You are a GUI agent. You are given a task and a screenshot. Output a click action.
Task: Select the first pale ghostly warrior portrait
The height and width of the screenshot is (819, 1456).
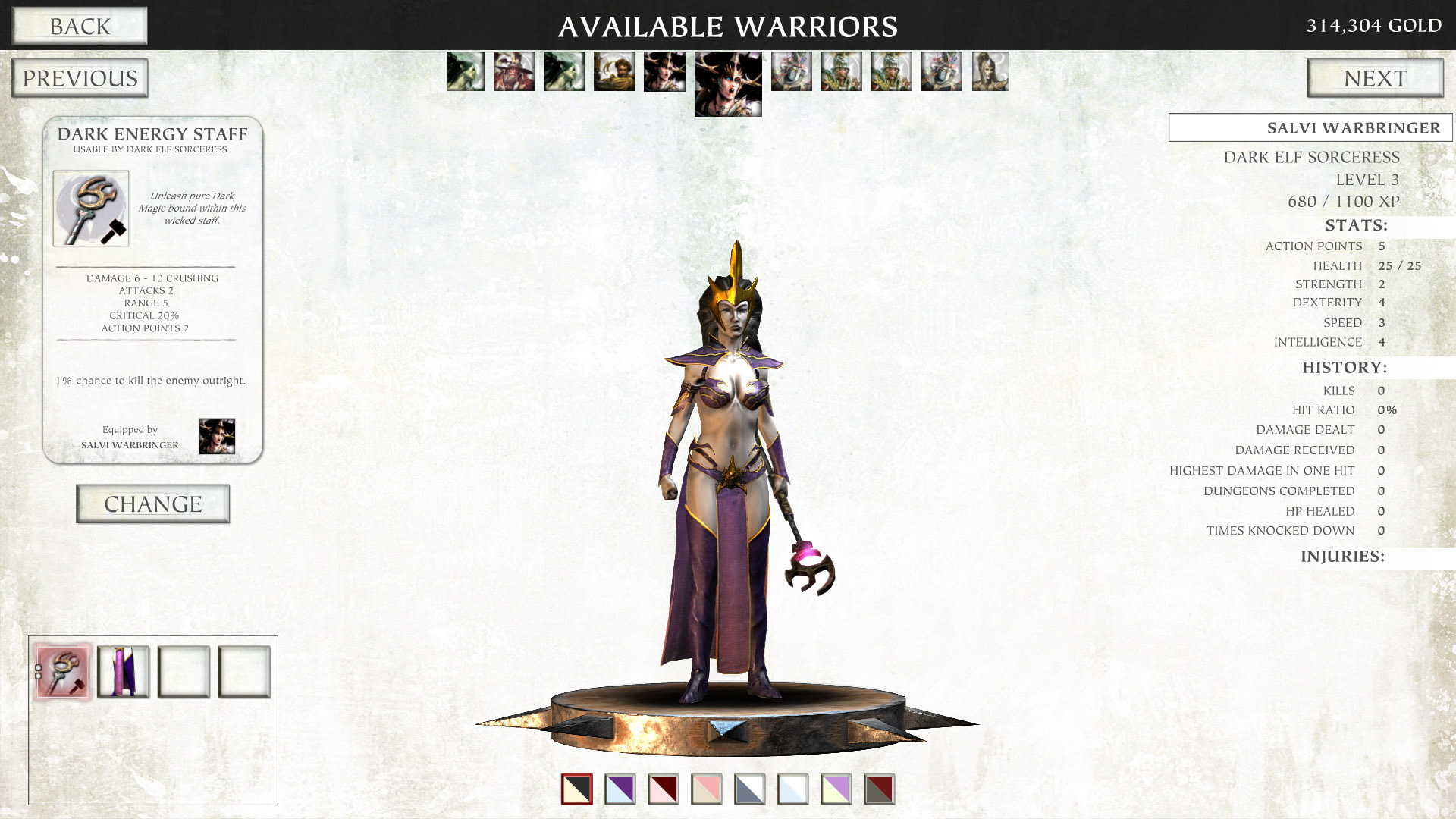tap(465, 72)
